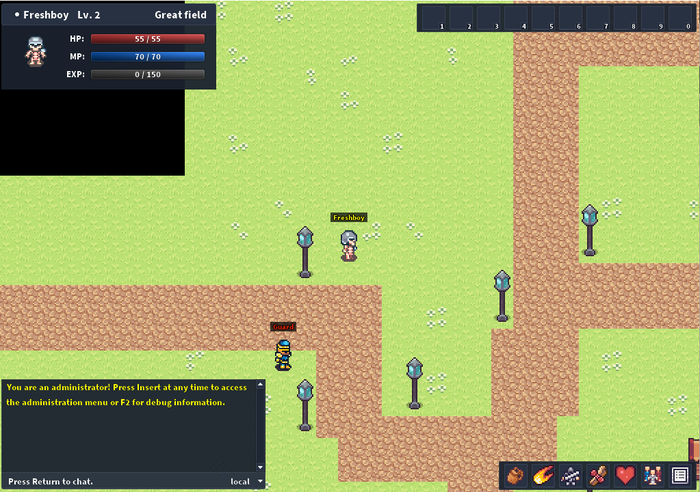The height and width of the screenshot is (492, 700).
Task: Show the character sheet icon
Action: tap(571, 475)
